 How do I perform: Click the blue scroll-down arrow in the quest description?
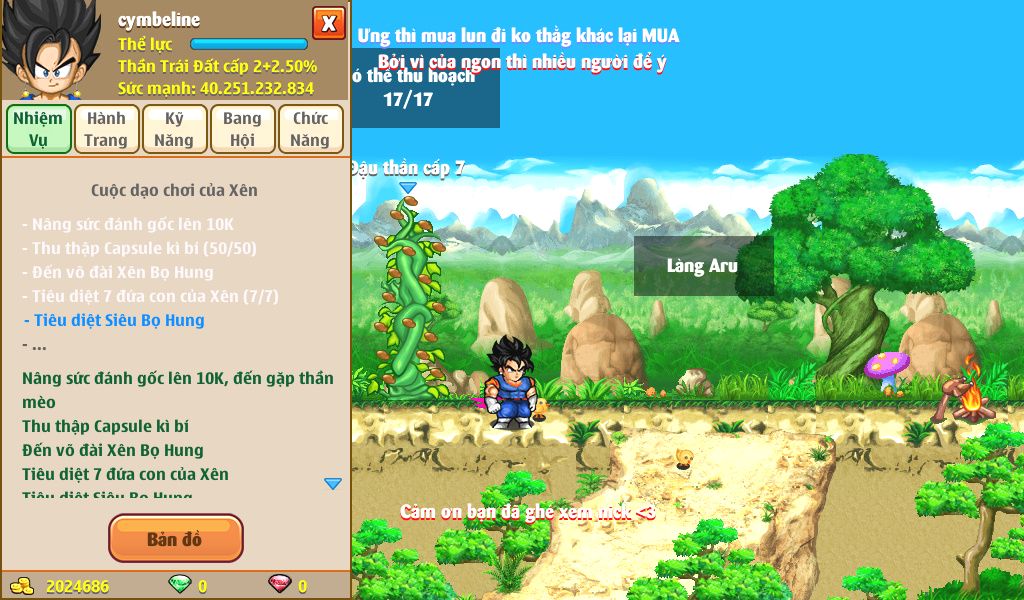(333, 484)
